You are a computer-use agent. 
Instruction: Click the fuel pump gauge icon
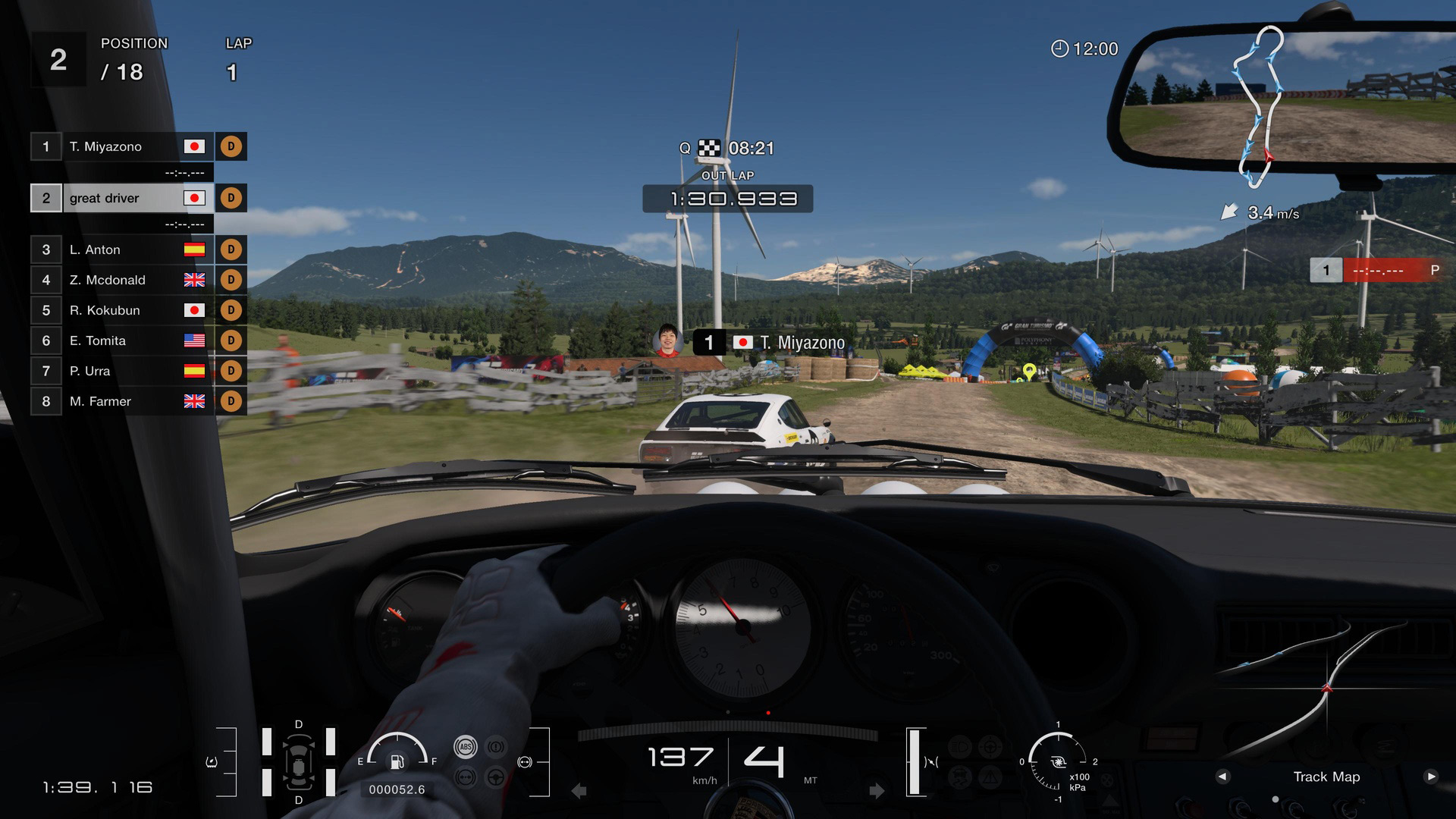click(x=397, y=761)
